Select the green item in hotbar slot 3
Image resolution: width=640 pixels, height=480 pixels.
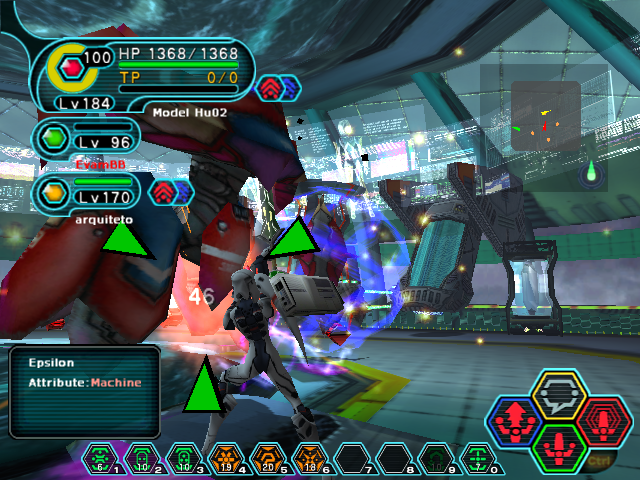(x=183, y=459)
